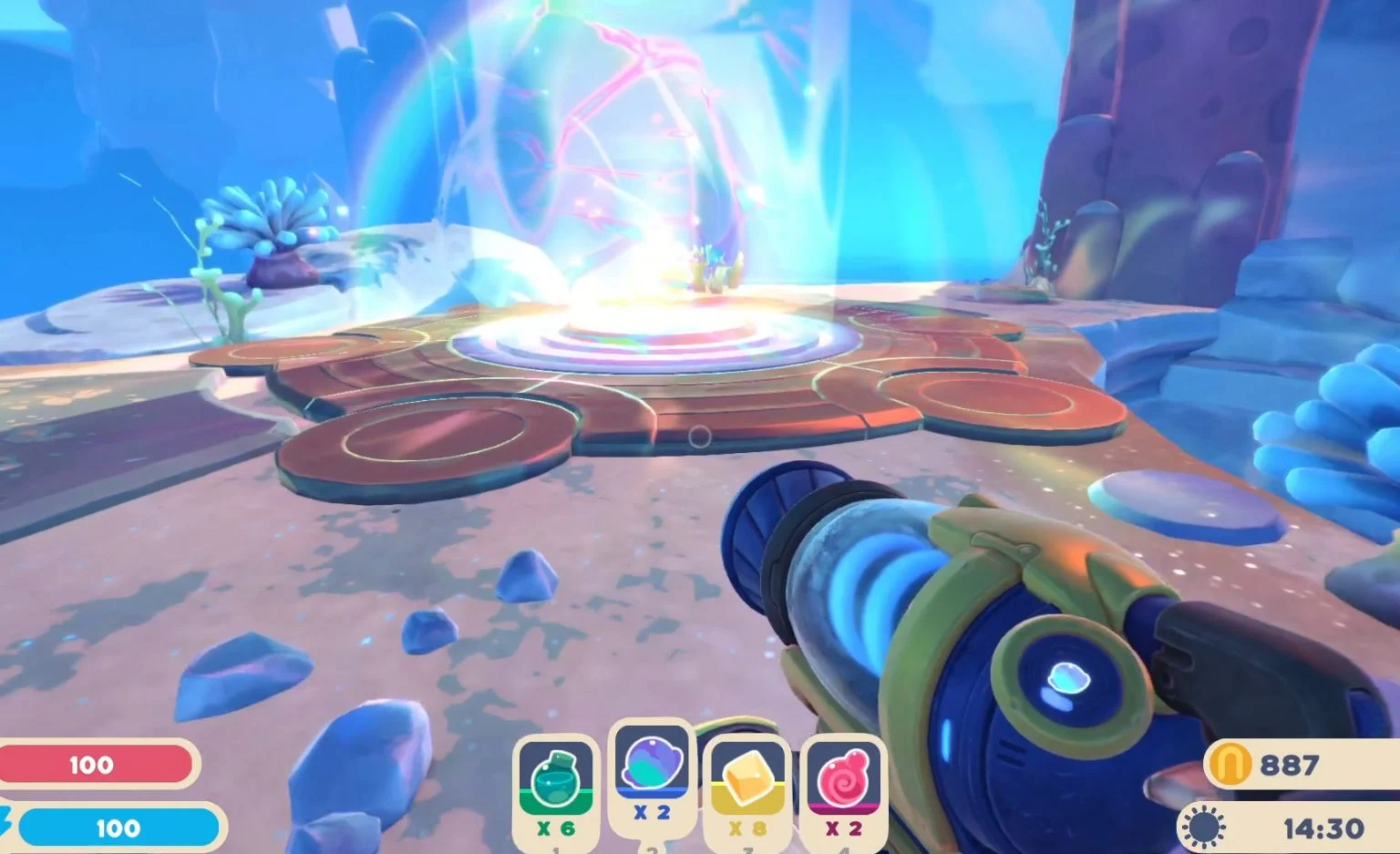Expand the health bar display
Image resolution: width=1400 pixels, height=854 pixels.
[x=96, y=765]
